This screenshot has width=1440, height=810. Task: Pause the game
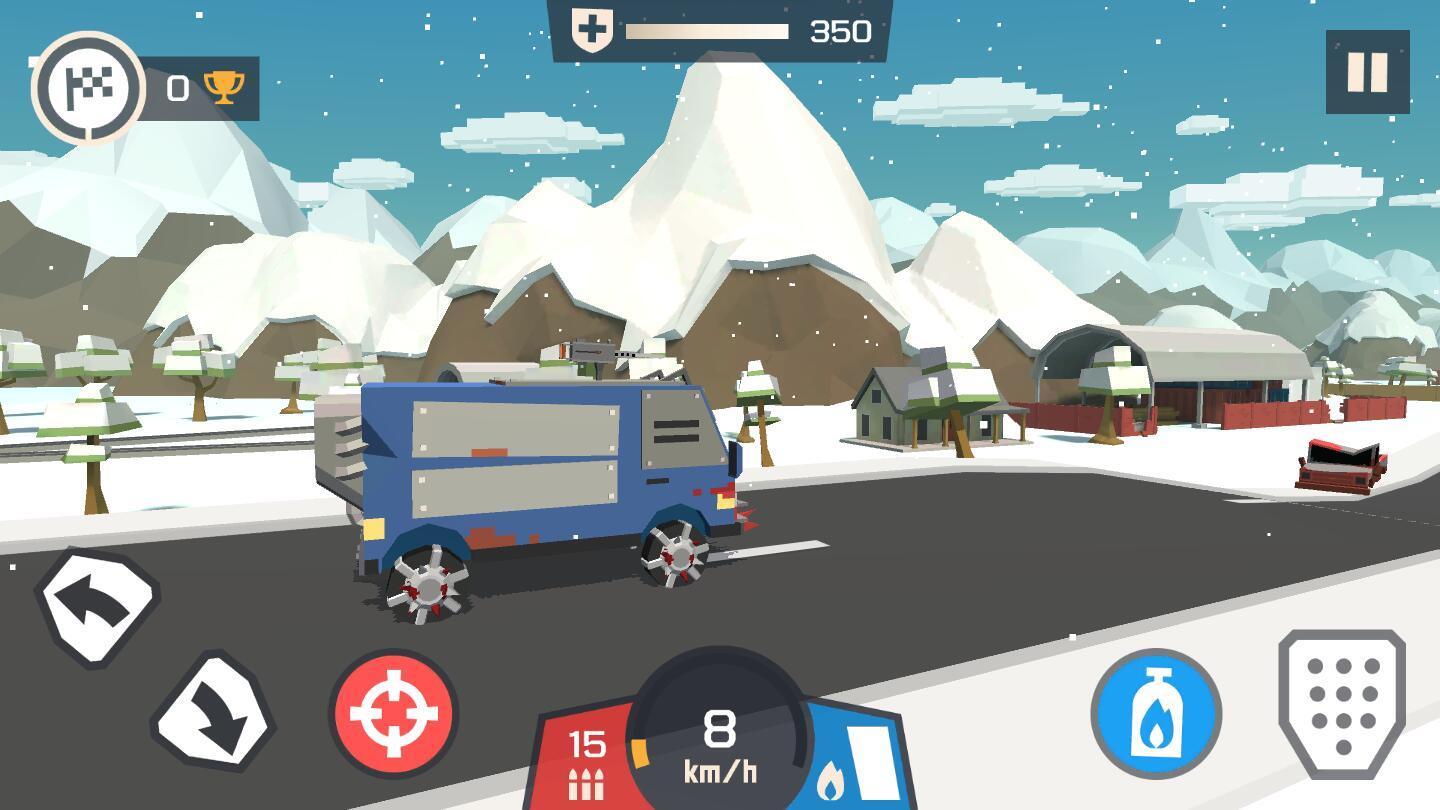tap(1367, 72)
